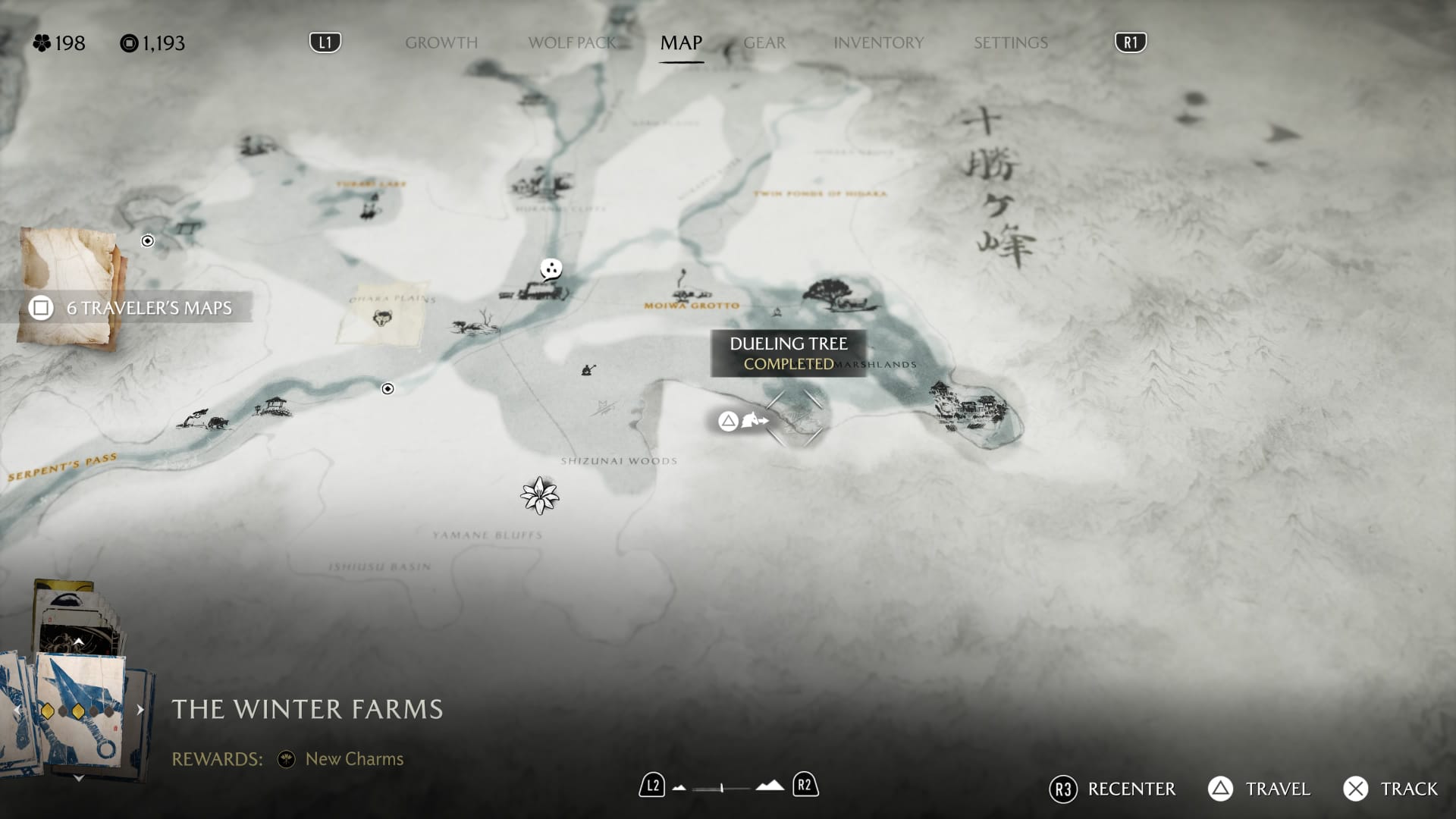Select the shrine marker by the river
The height and width of the screenshot is (819, 1456).
(275, 406)
